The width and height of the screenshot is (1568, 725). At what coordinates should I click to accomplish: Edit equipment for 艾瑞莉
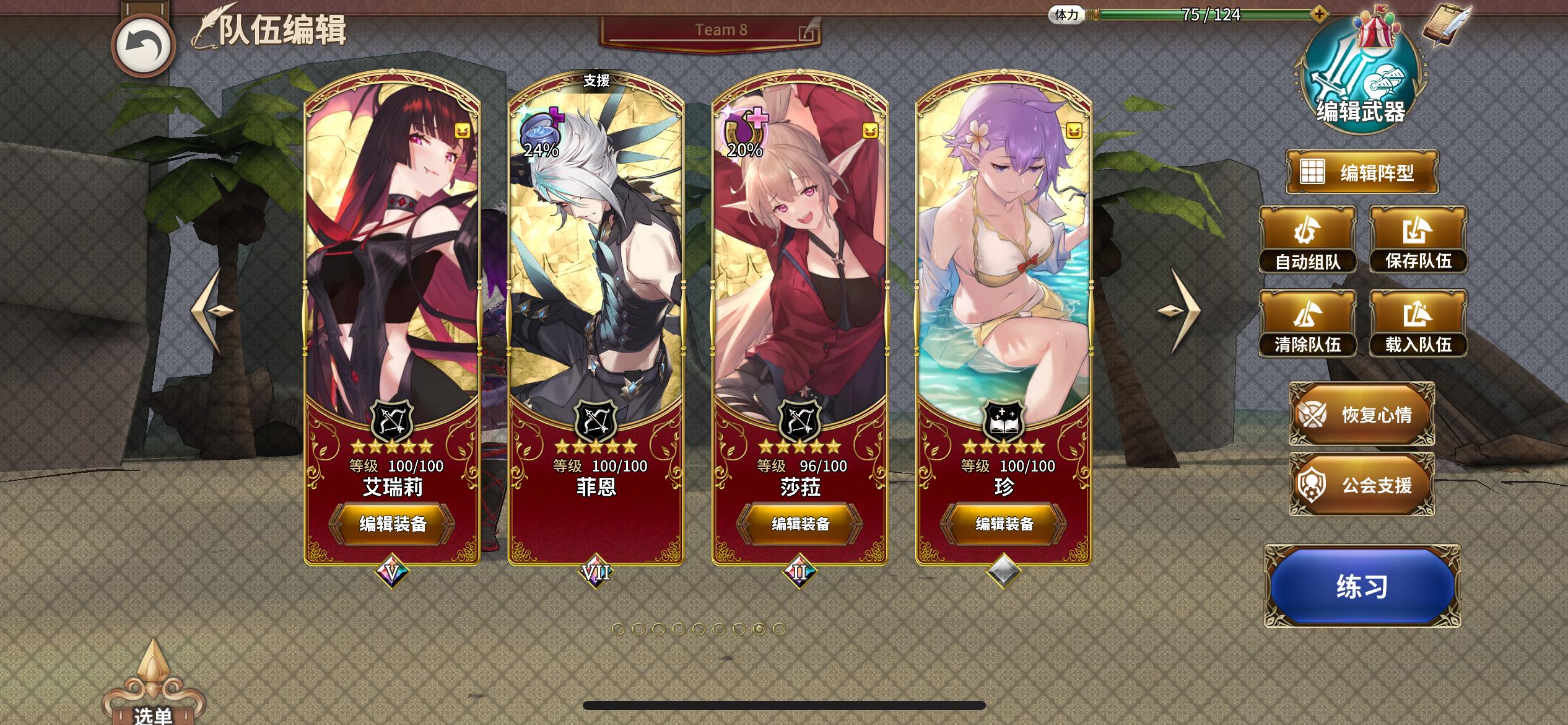[393, 524]
